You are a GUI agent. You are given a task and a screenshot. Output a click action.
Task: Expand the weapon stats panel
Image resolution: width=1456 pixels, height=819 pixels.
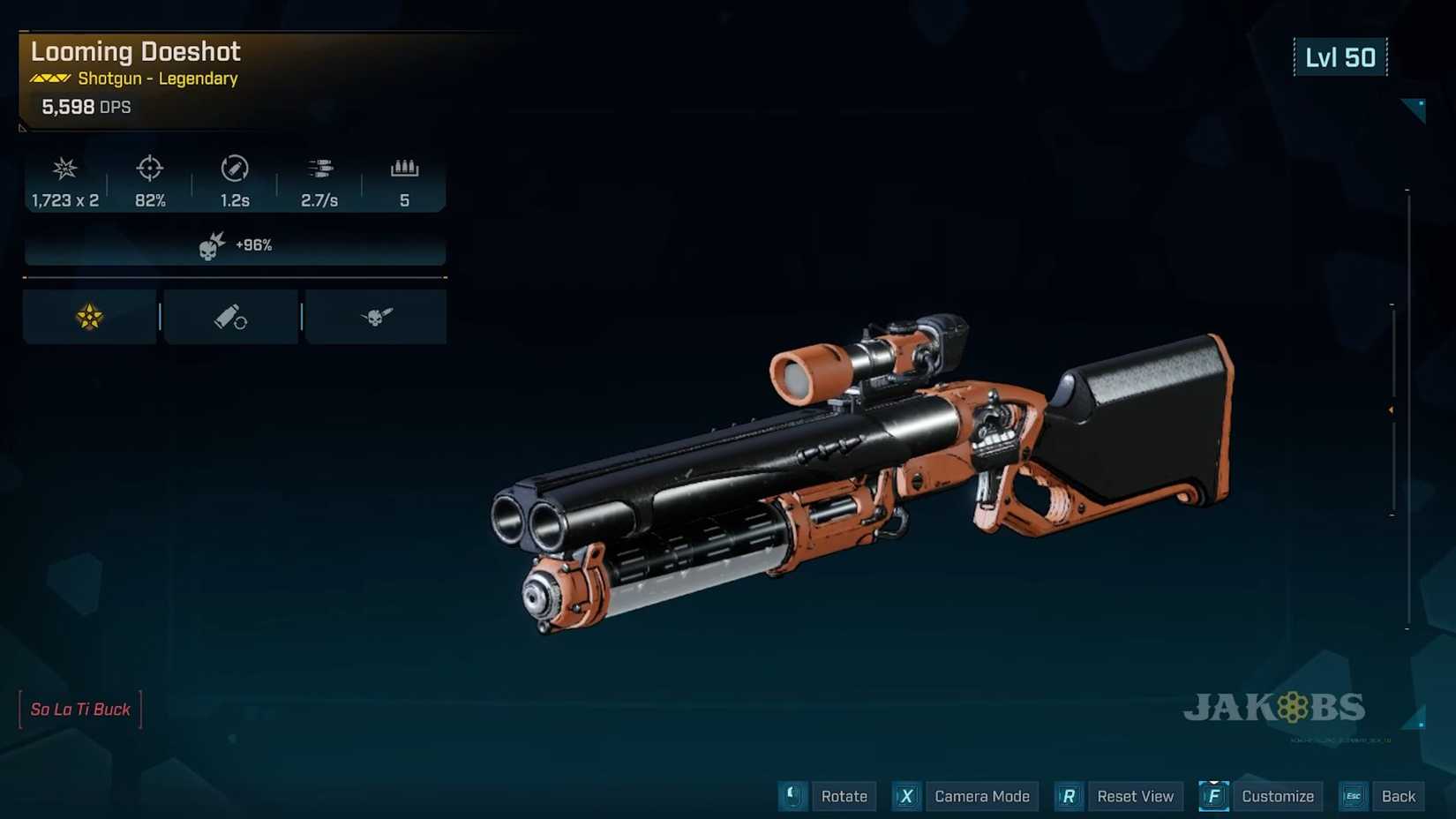point(234,183)
